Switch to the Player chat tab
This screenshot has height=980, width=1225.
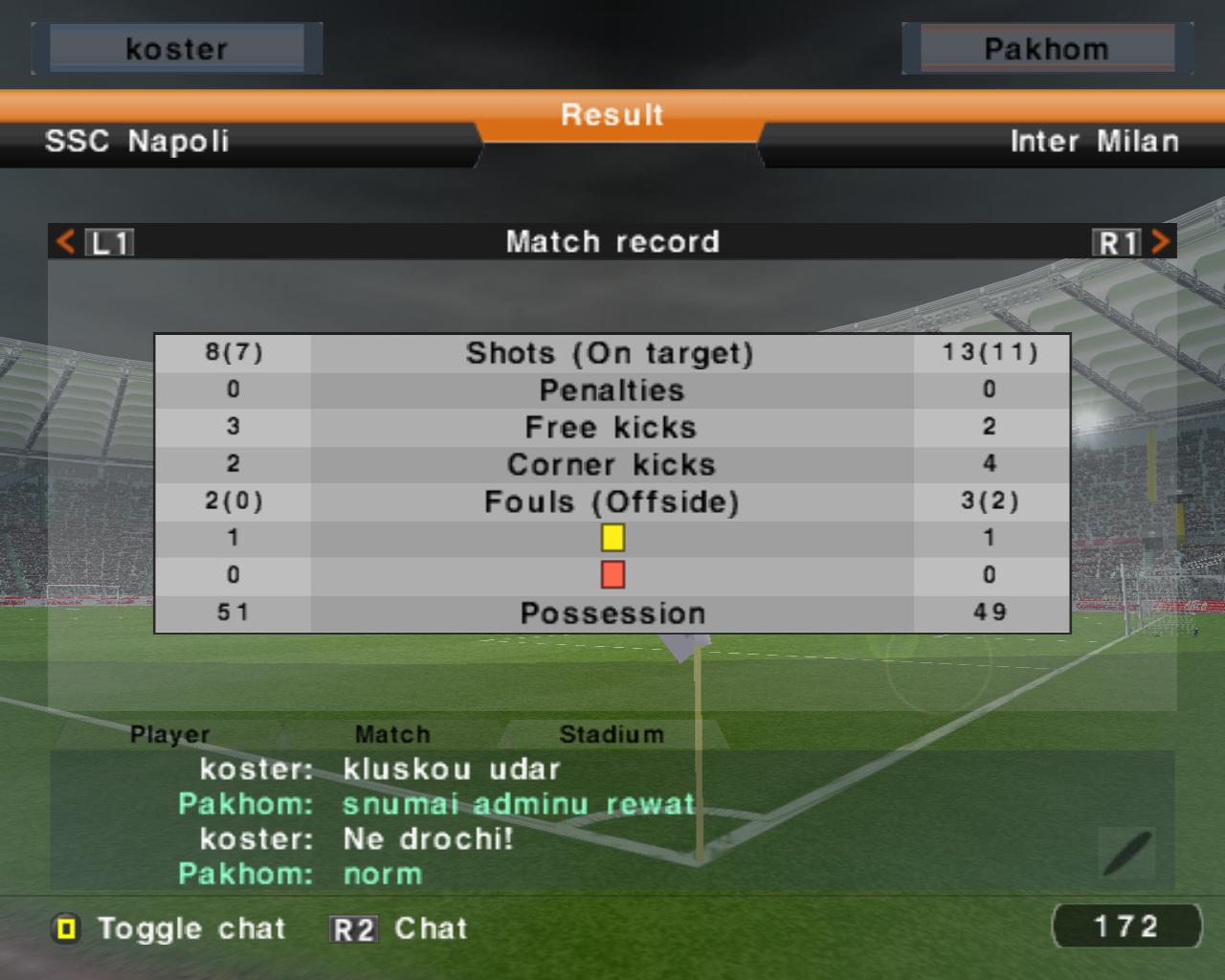click(x=169, y=734)
